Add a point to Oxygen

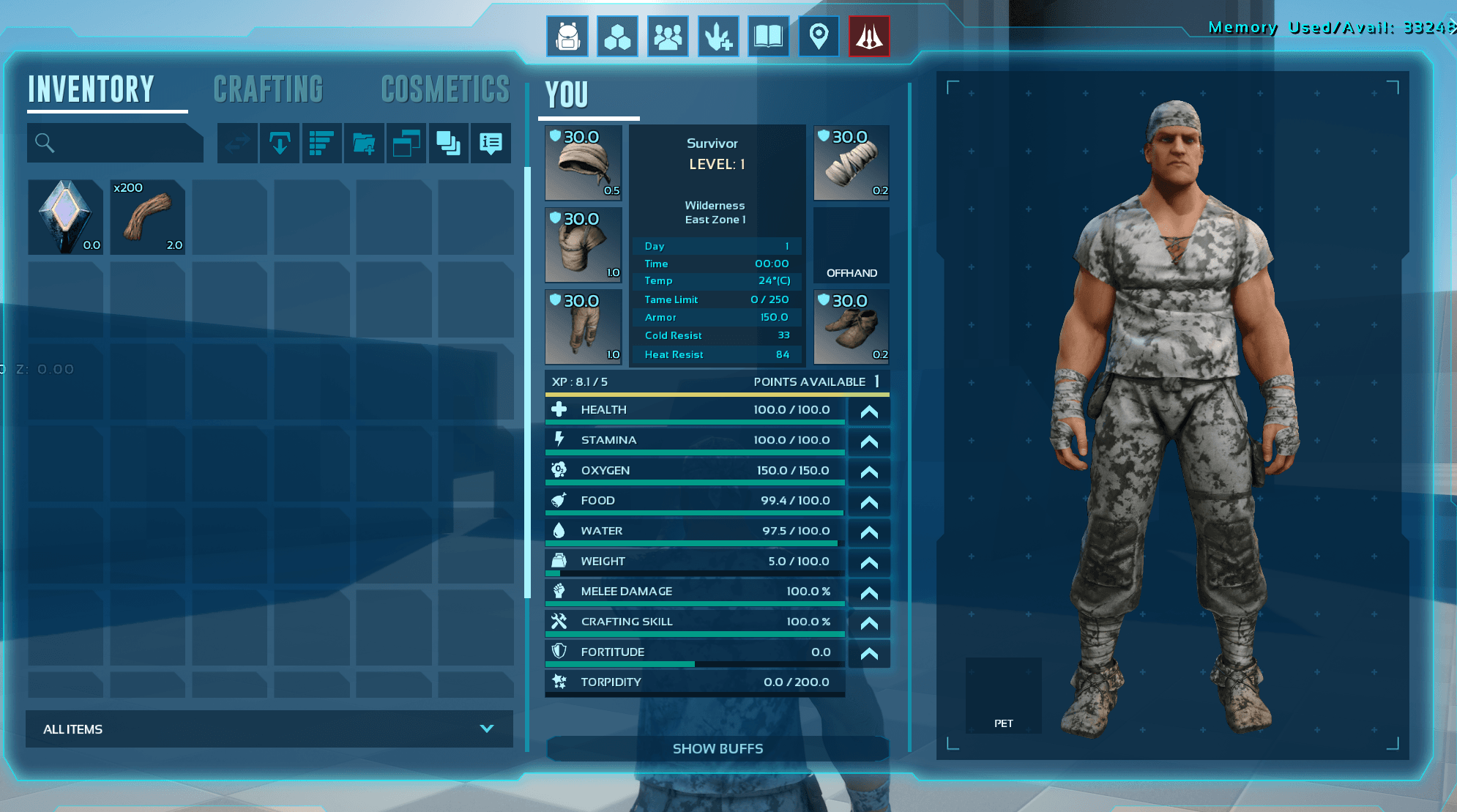coord(869,472)
